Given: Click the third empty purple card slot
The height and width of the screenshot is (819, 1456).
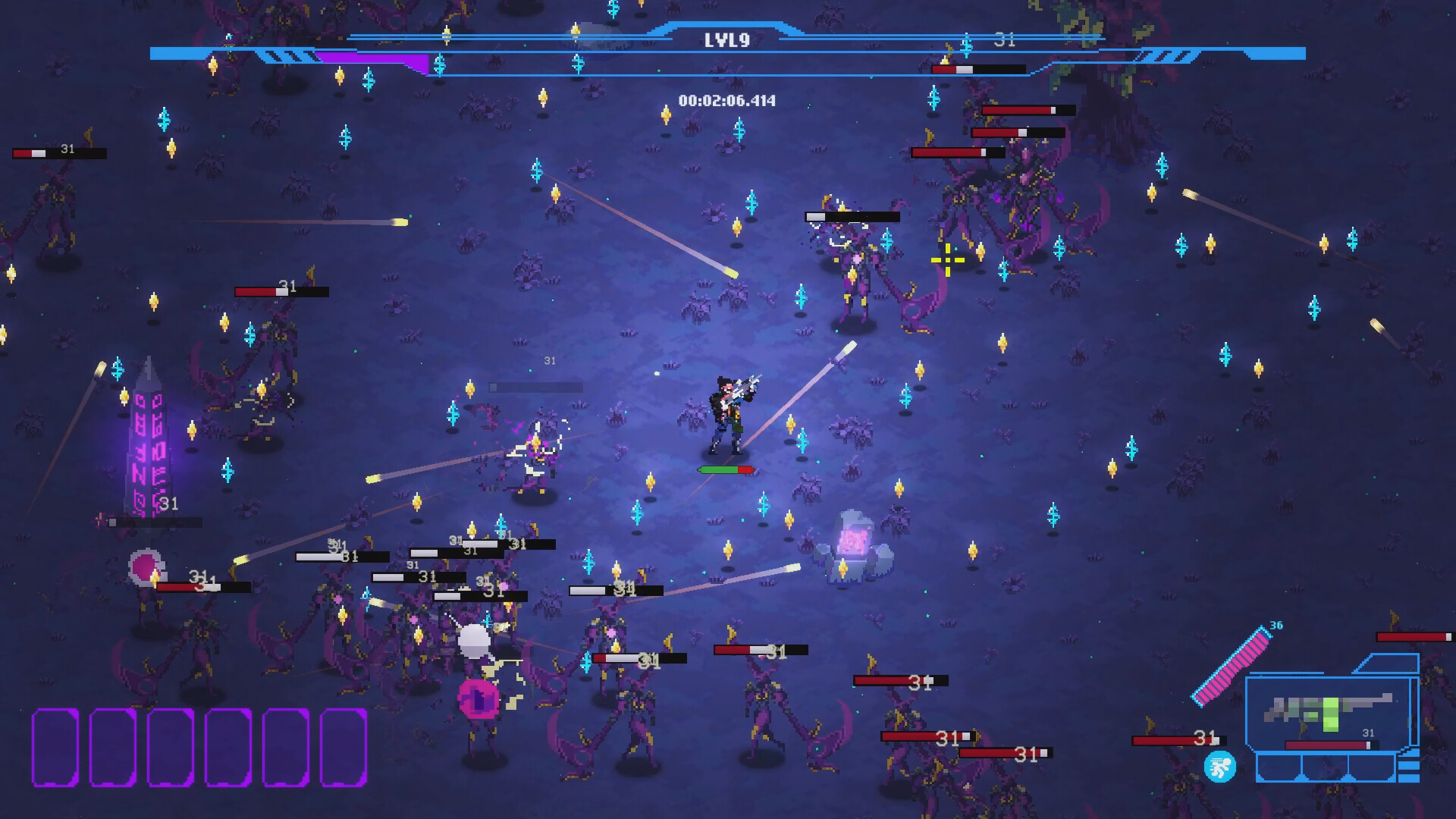Looking at the screenshot, I should (x=170, y=748).
